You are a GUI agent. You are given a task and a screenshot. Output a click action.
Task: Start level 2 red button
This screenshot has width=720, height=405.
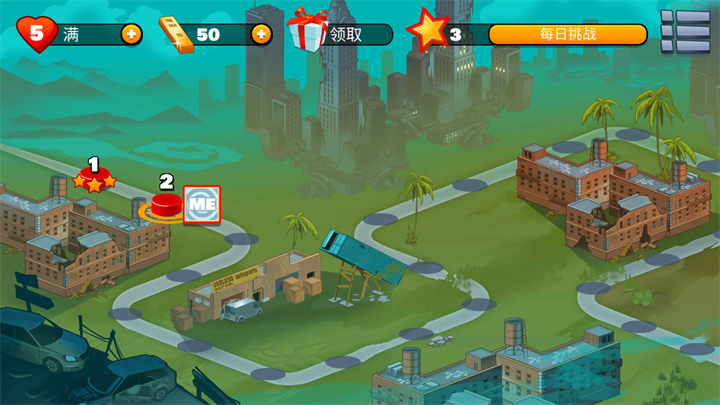coord(165,206)
